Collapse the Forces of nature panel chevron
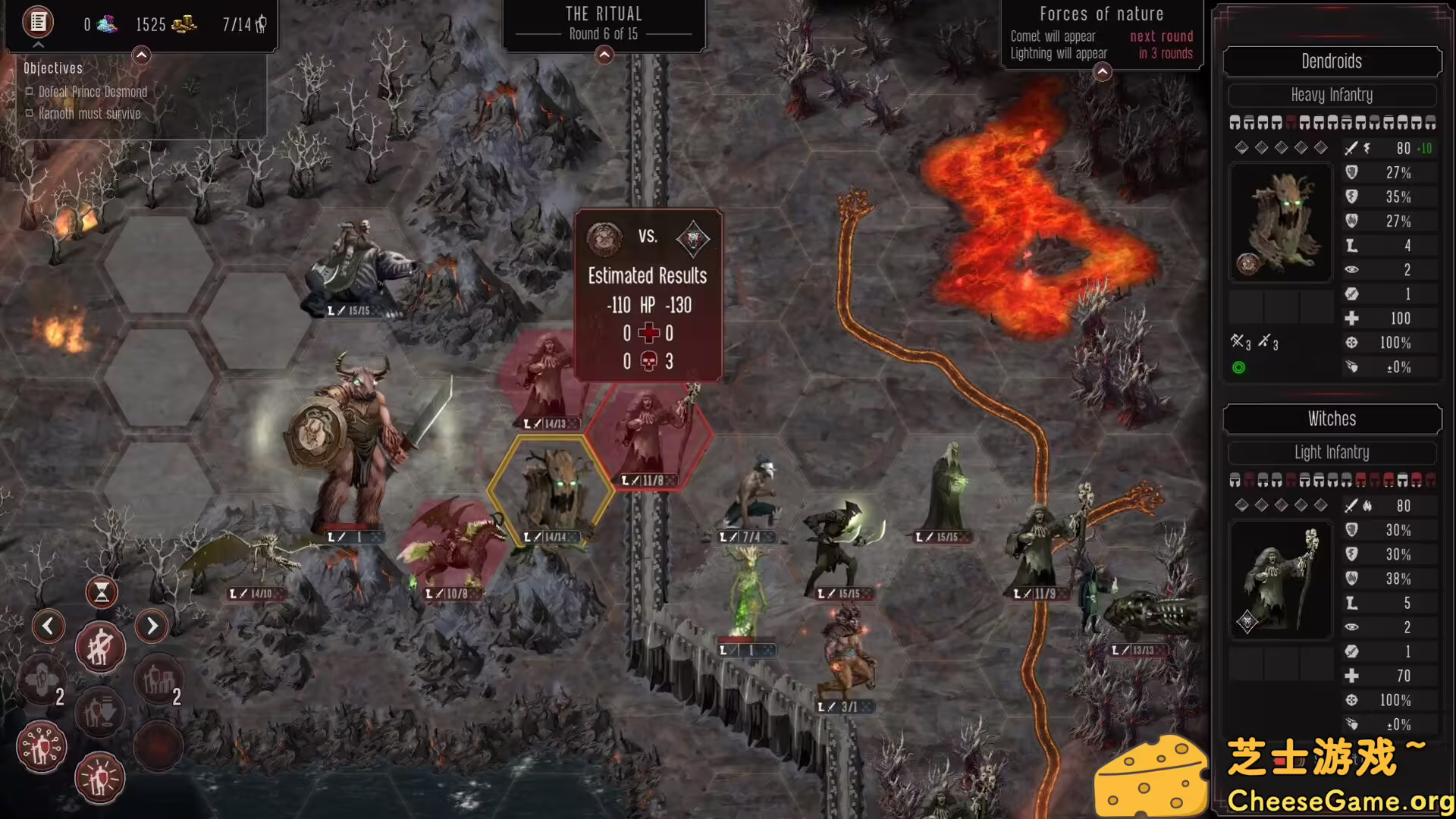Screen dimensions: 1456x819 click(1102, 72)
